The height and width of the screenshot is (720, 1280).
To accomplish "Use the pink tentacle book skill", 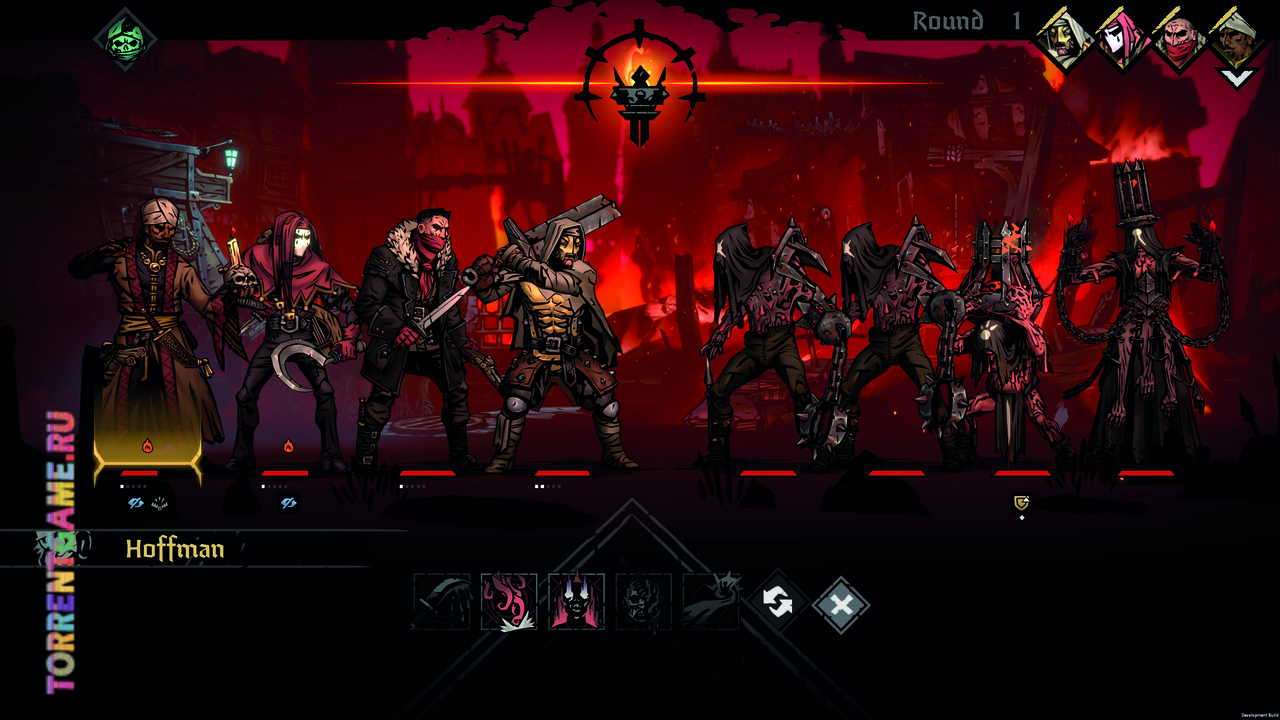I will (x=509, y=602).
